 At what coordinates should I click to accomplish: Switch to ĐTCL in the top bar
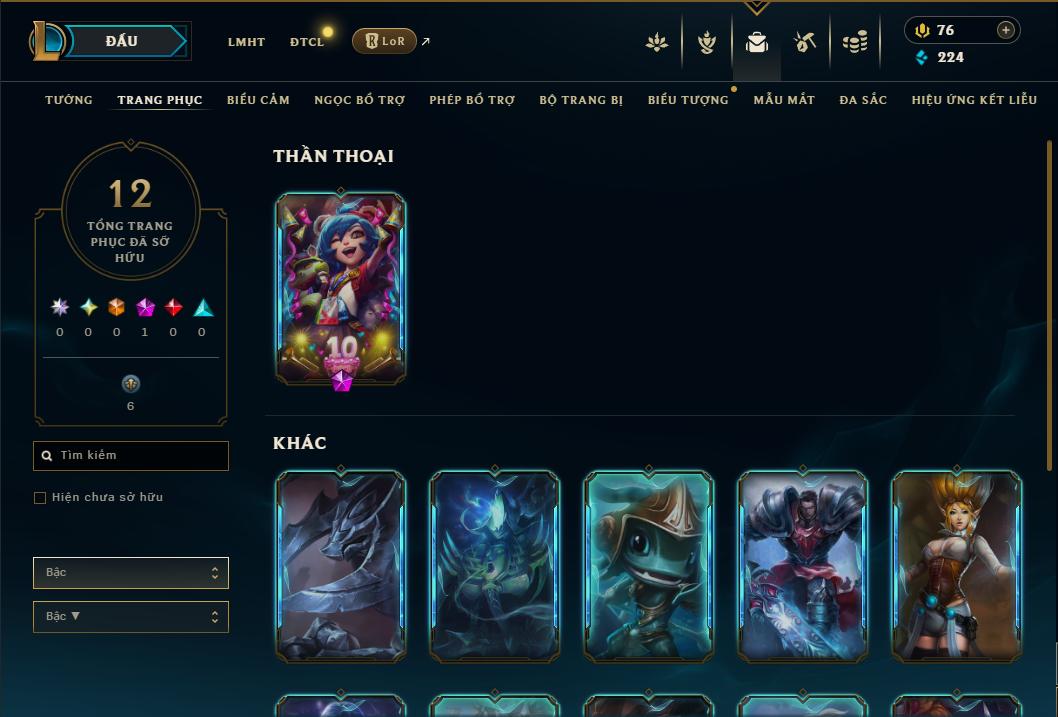click(x=307, y=42)
